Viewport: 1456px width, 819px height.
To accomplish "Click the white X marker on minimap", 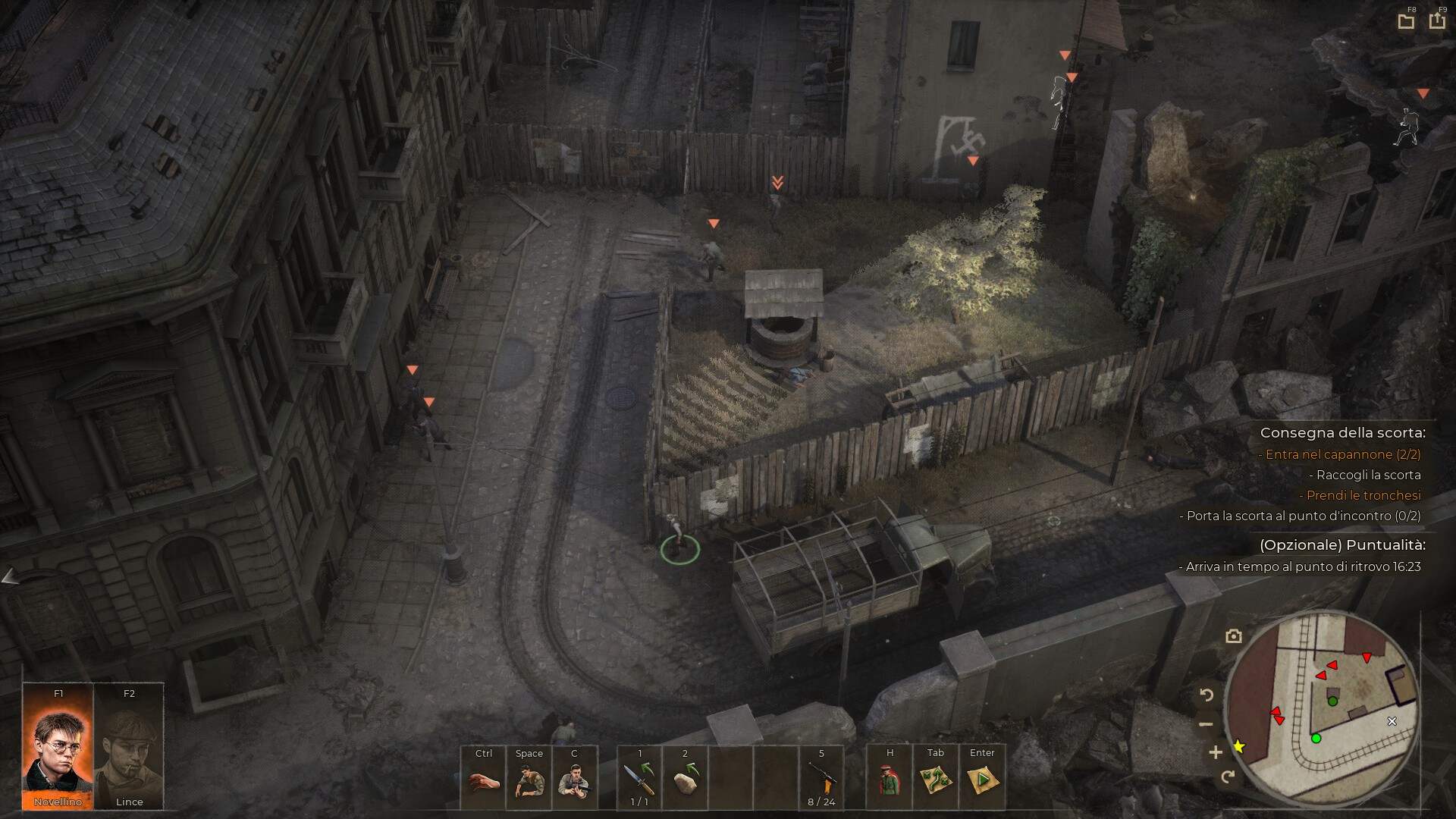I will tap(1392, 721).
